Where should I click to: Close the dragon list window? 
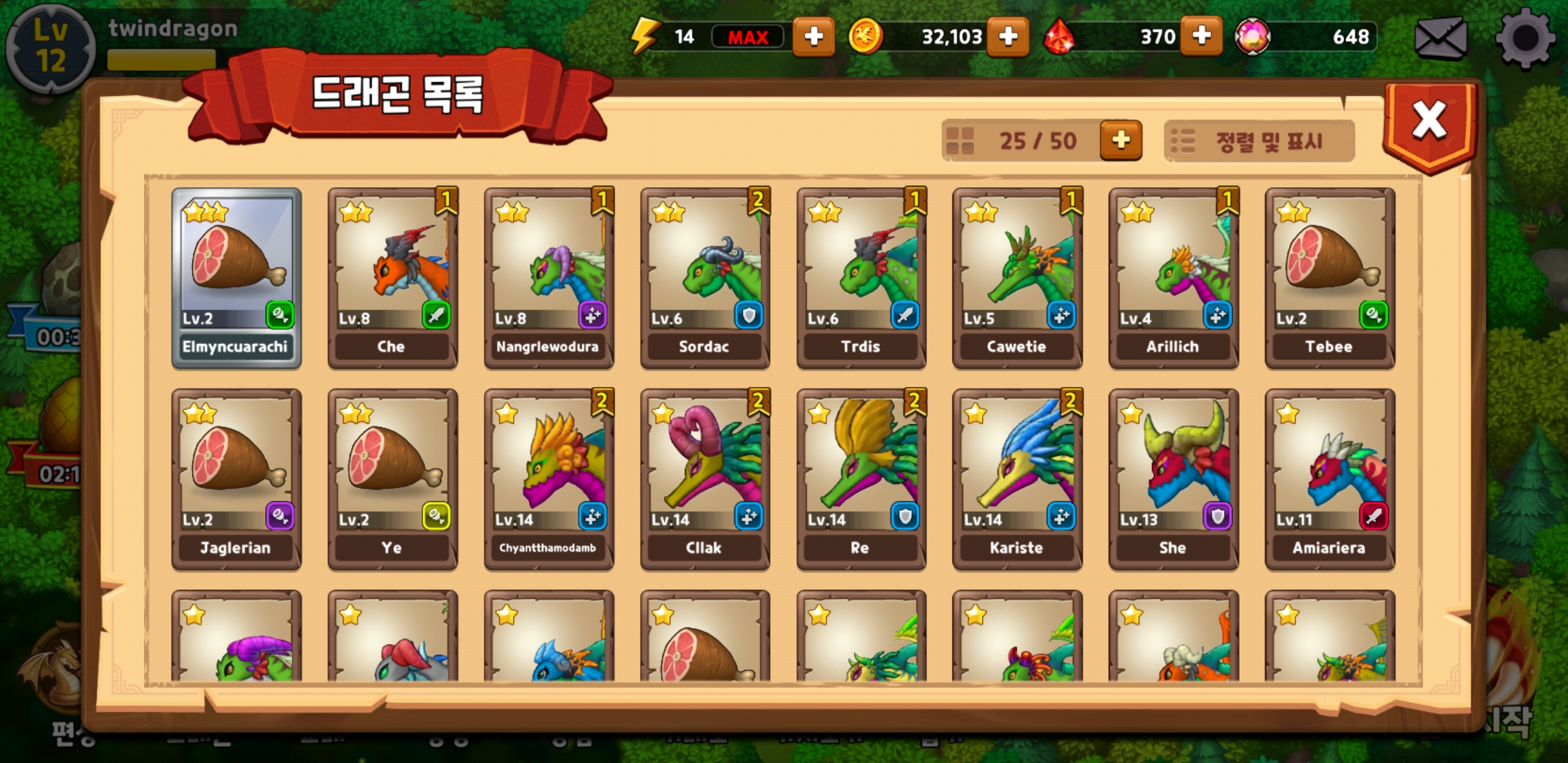[x=1429, y=122]
